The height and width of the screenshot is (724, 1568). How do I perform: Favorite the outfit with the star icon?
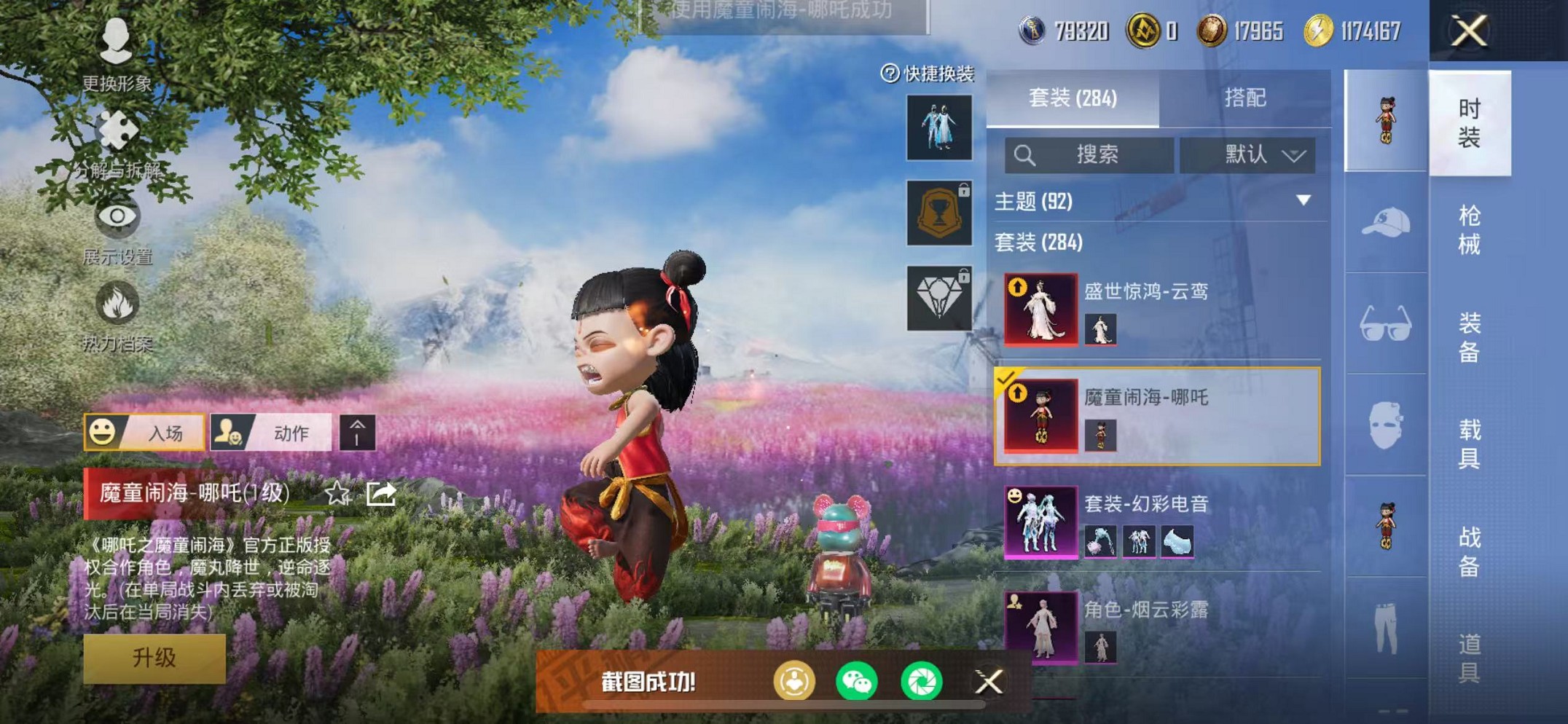click(337, 494)
